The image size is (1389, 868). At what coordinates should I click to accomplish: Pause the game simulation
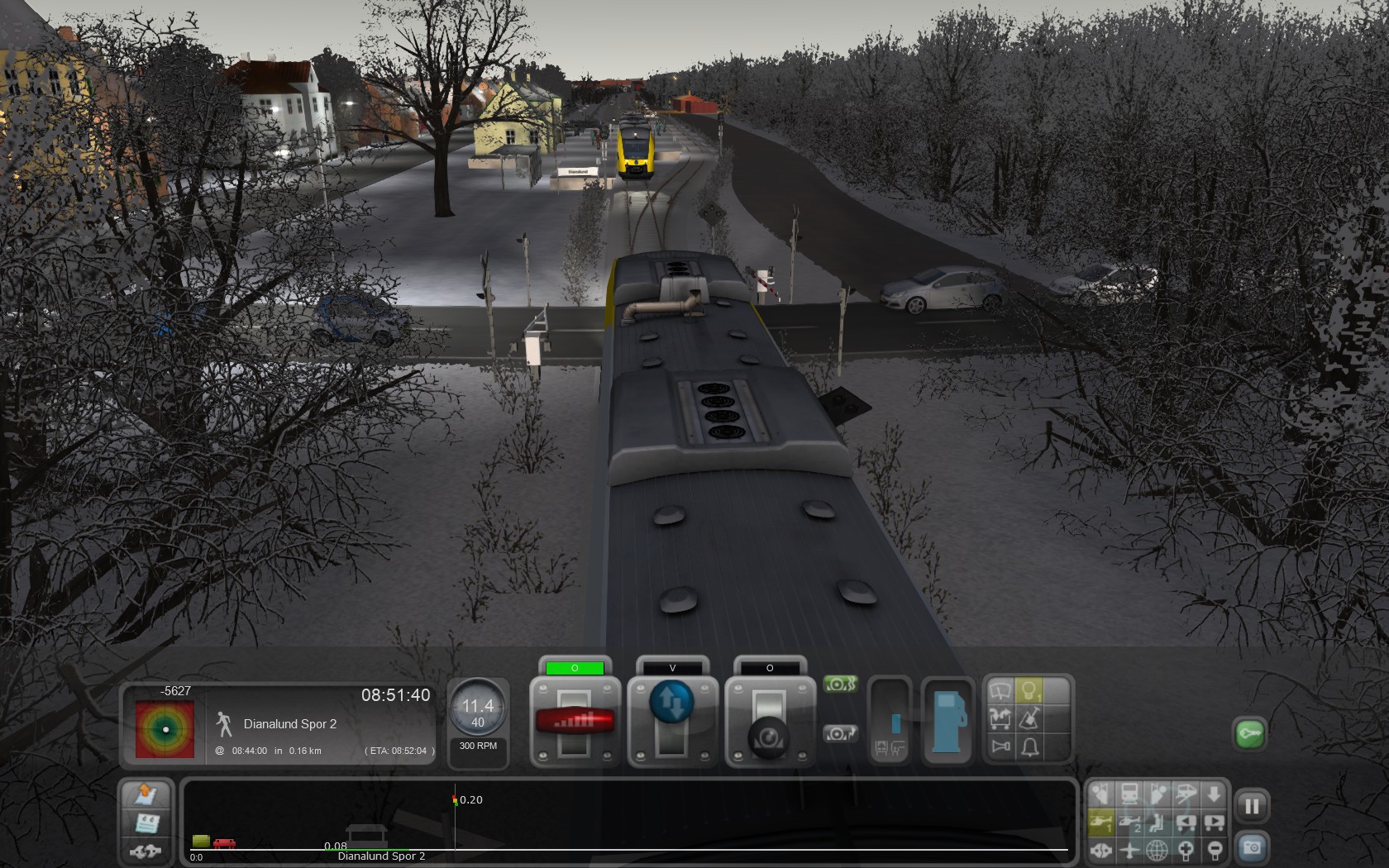1252,805
